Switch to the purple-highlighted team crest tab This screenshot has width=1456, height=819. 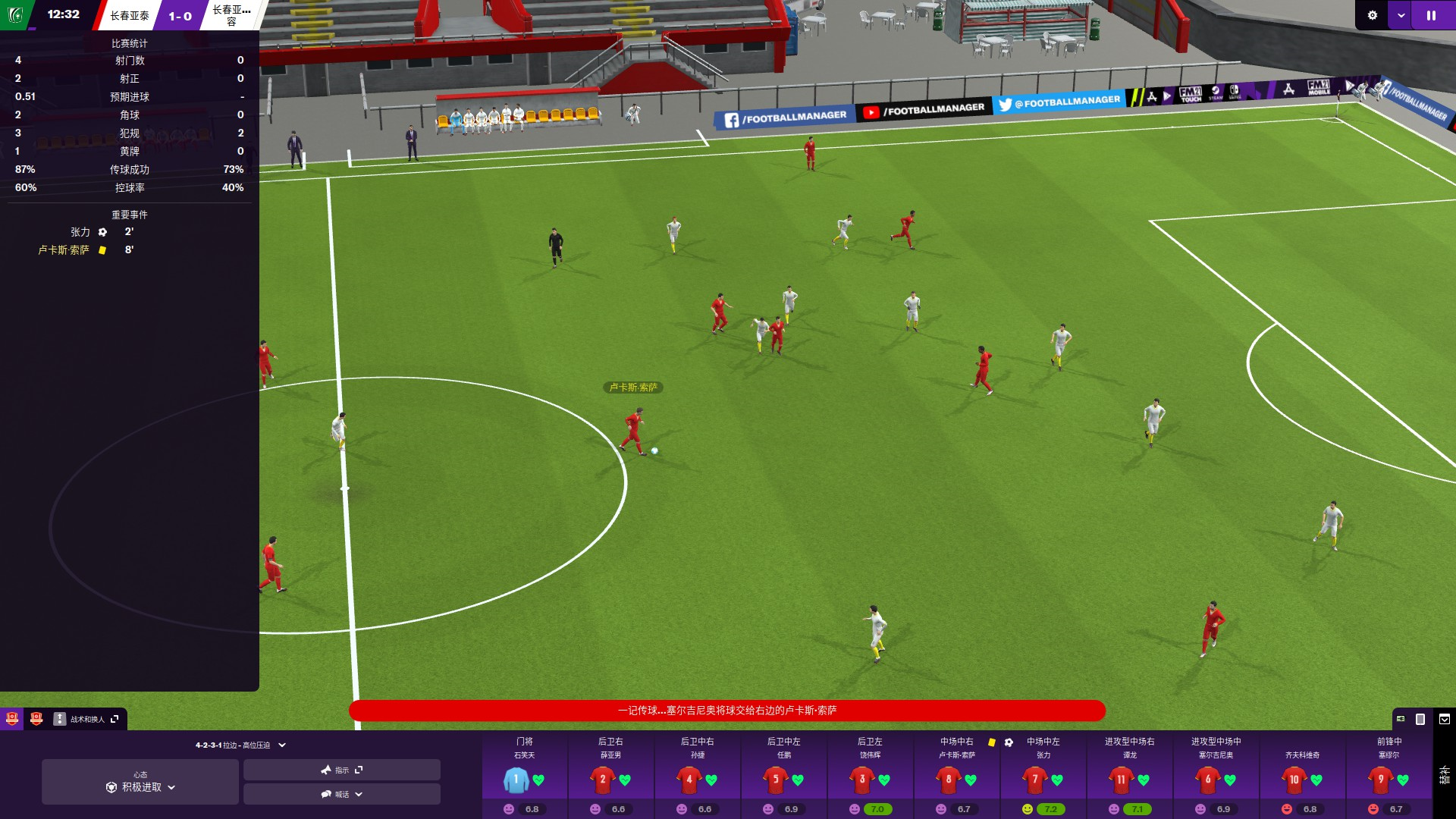tap(12, 719)
